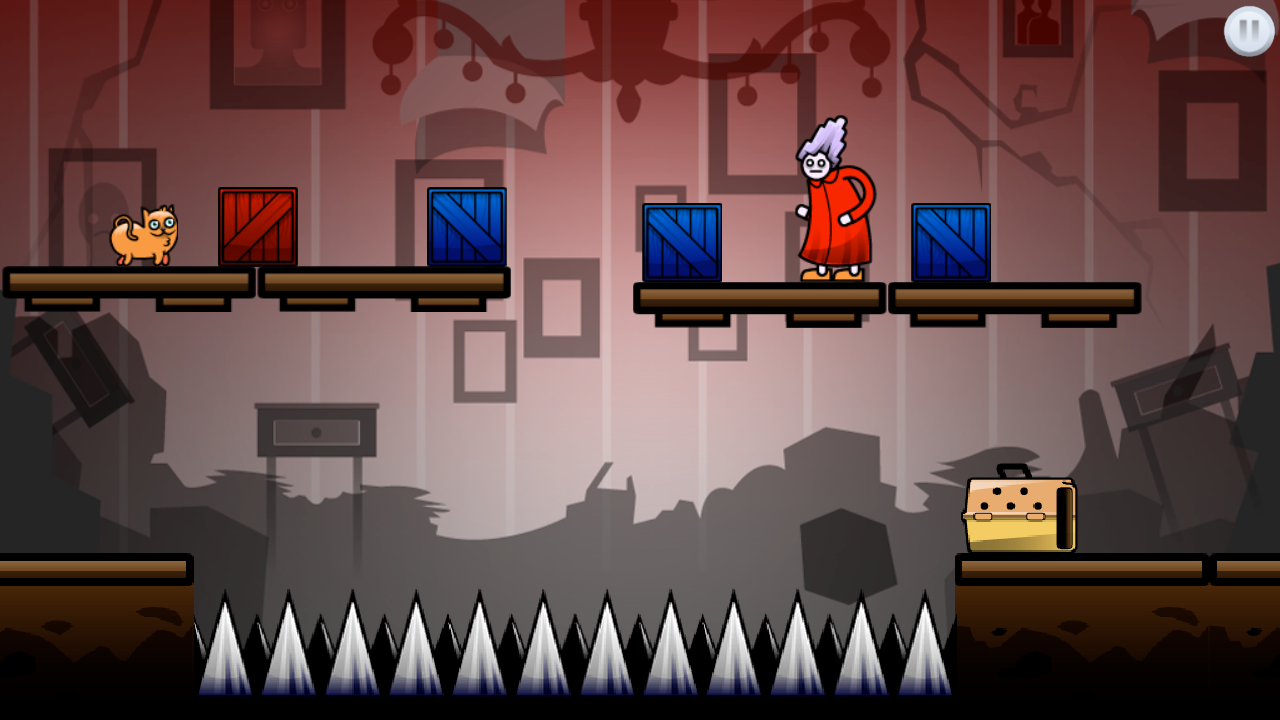The width and height of the screenshot is (1280, 720).
Task: Click the blue crate left of the granny
Action: pyautogui.click(x=683, y=241)
